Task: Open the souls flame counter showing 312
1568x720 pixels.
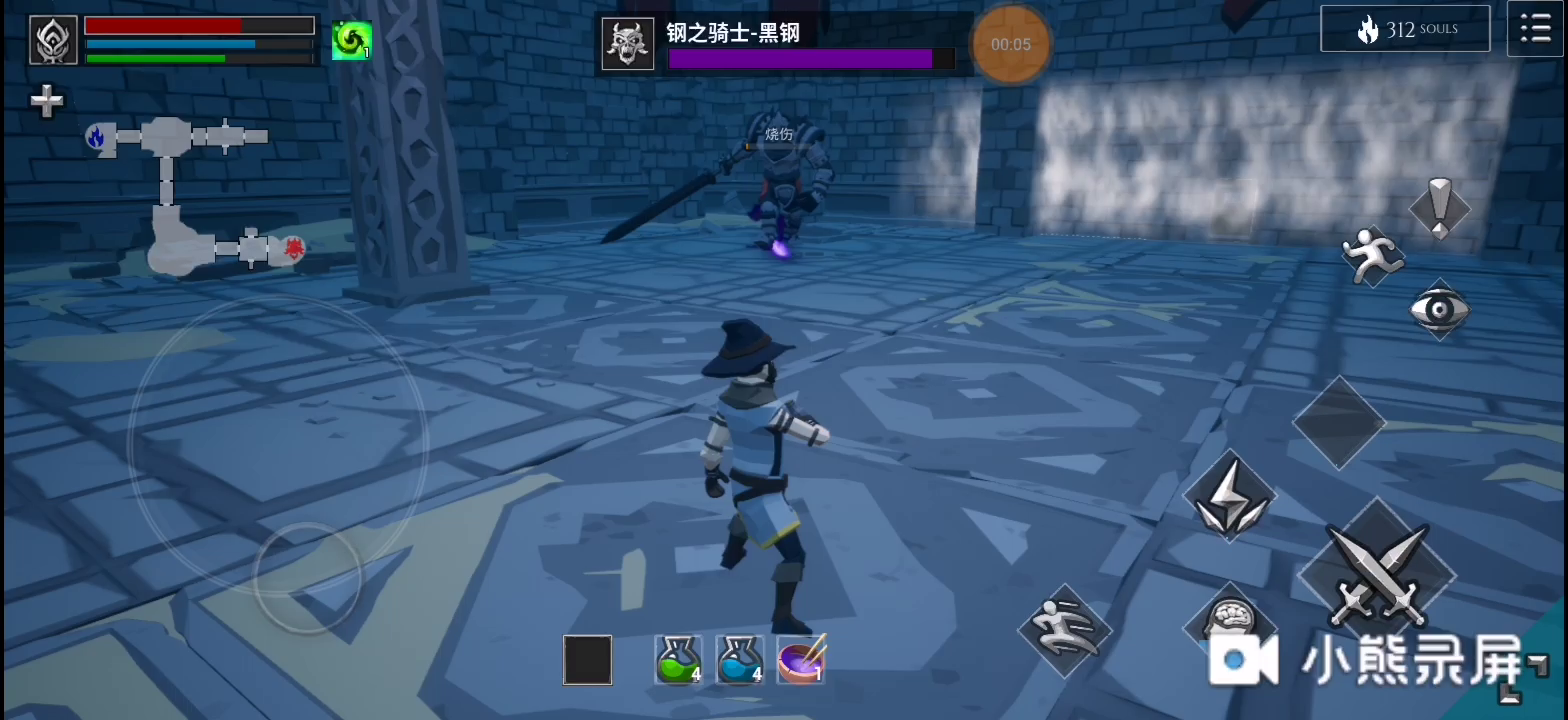Action: (1405, 28)
